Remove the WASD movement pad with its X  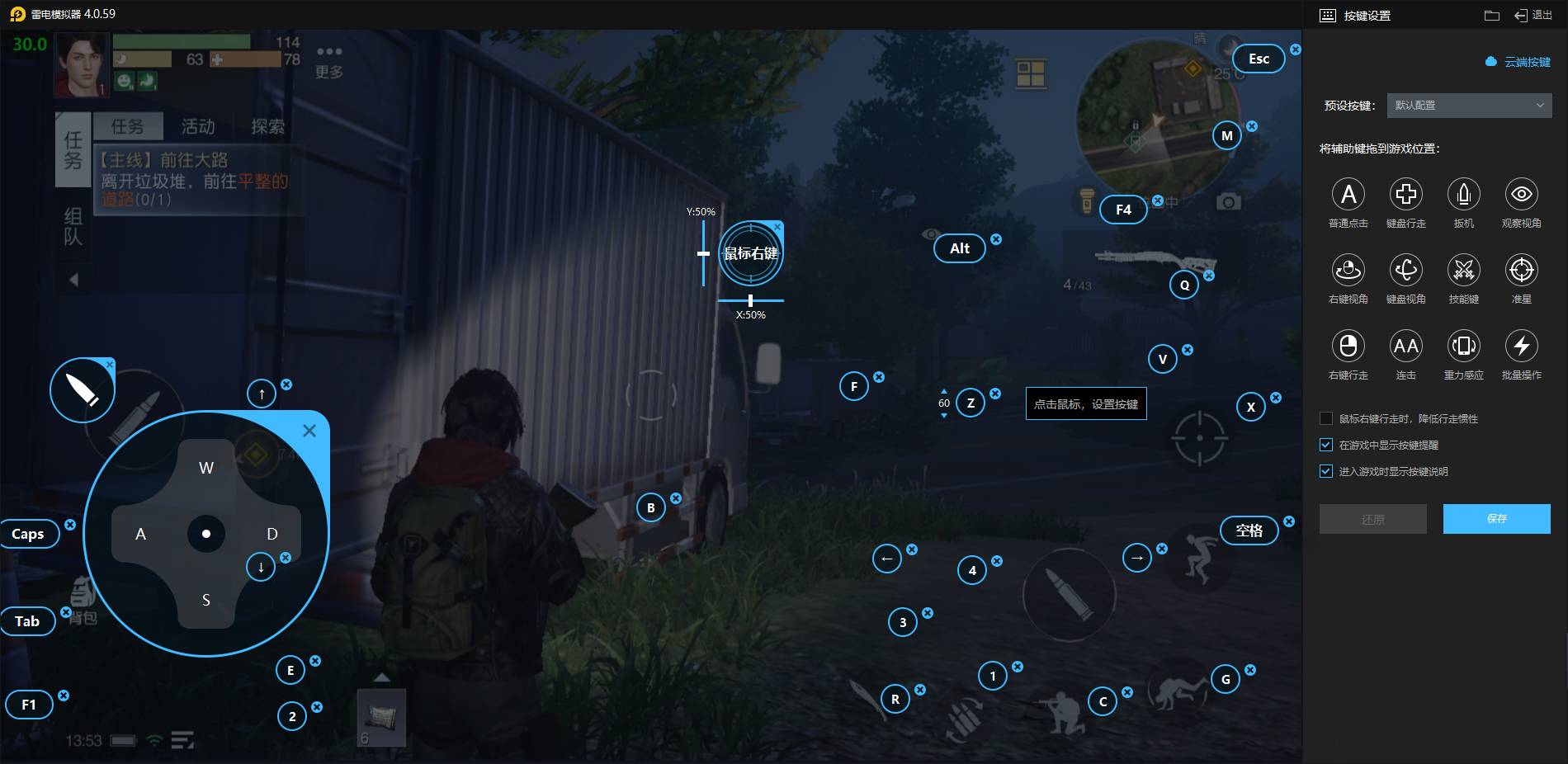(x=309, y=431)
